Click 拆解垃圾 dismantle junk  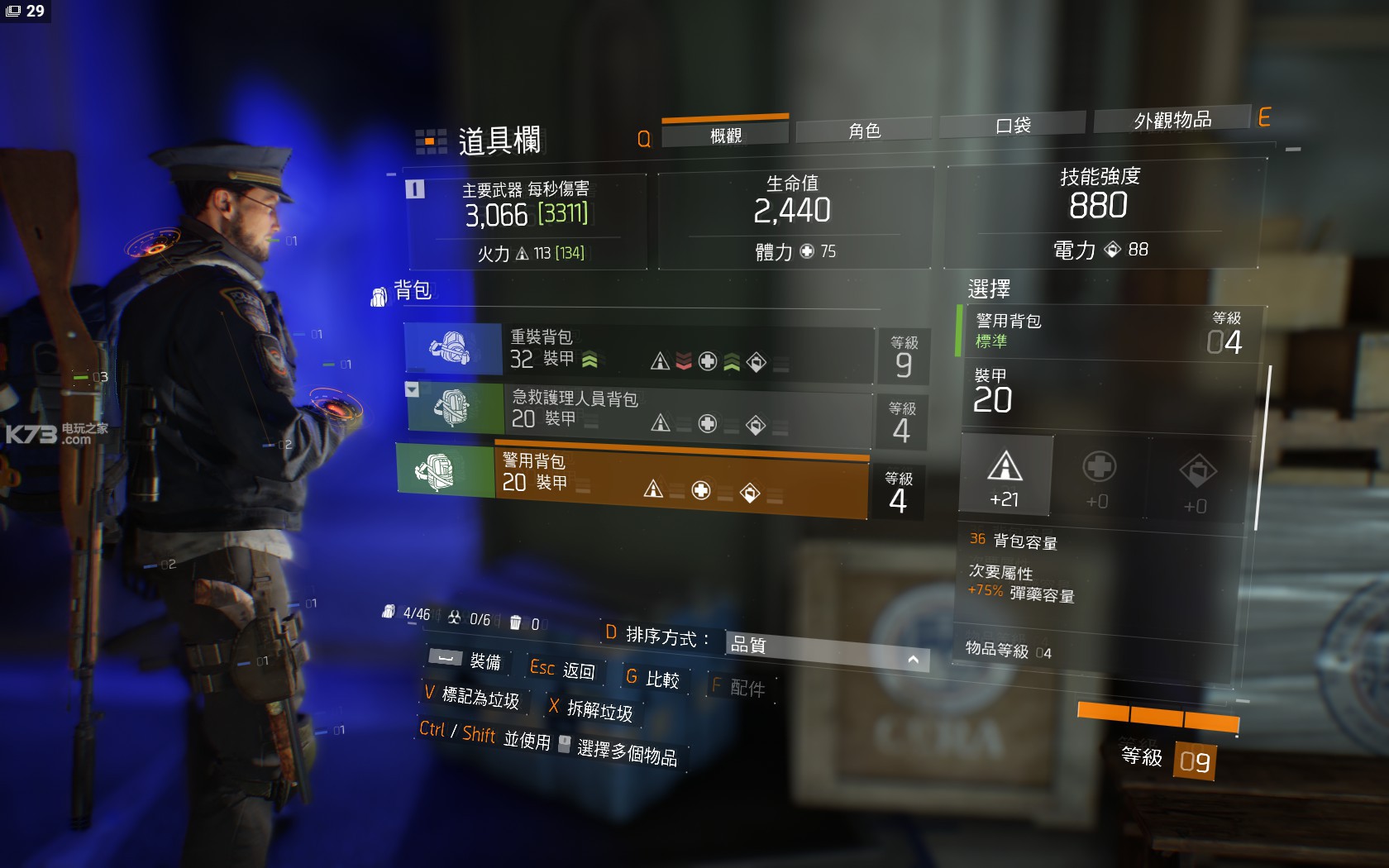pos(591,709)
